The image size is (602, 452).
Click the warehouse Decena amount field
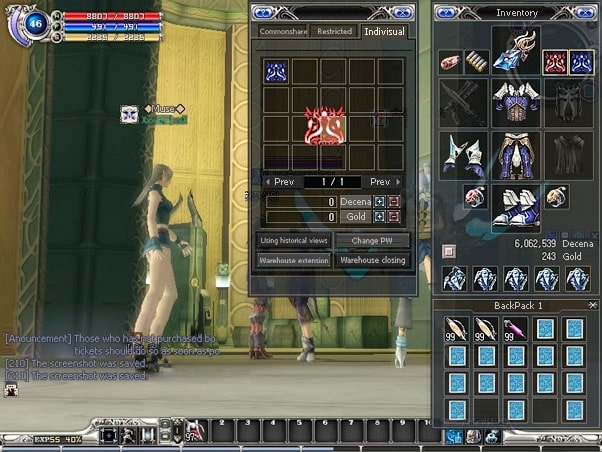301,202
